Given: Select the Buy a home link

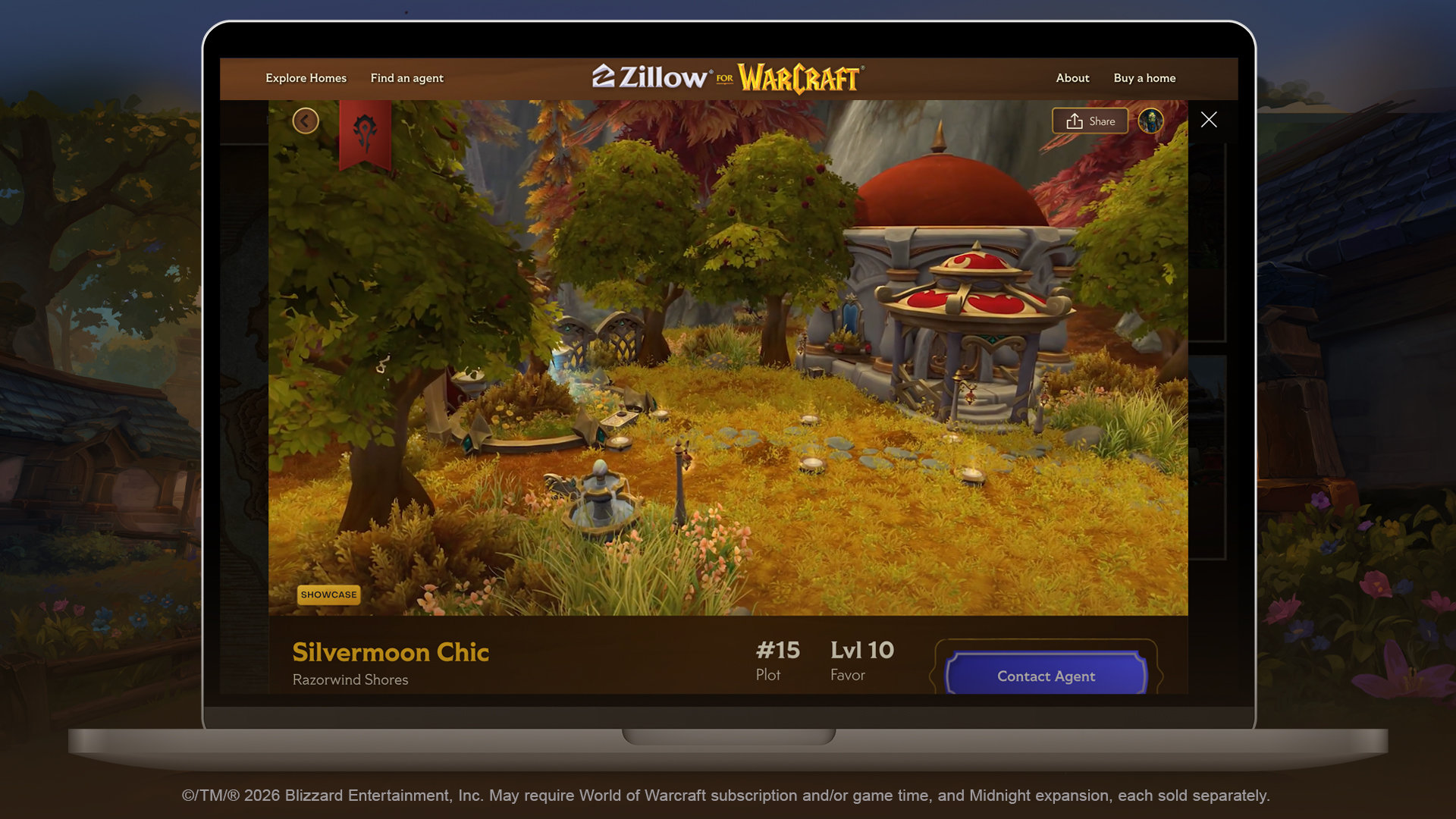Looking at the screenshot, I should 1144,78.
